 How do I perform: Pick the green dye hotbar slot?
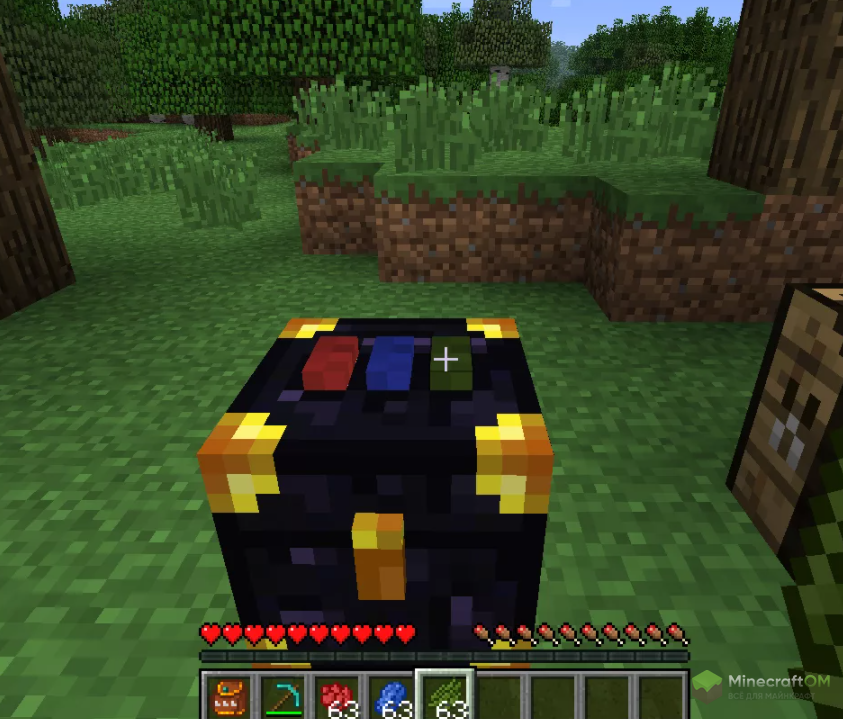446,697
